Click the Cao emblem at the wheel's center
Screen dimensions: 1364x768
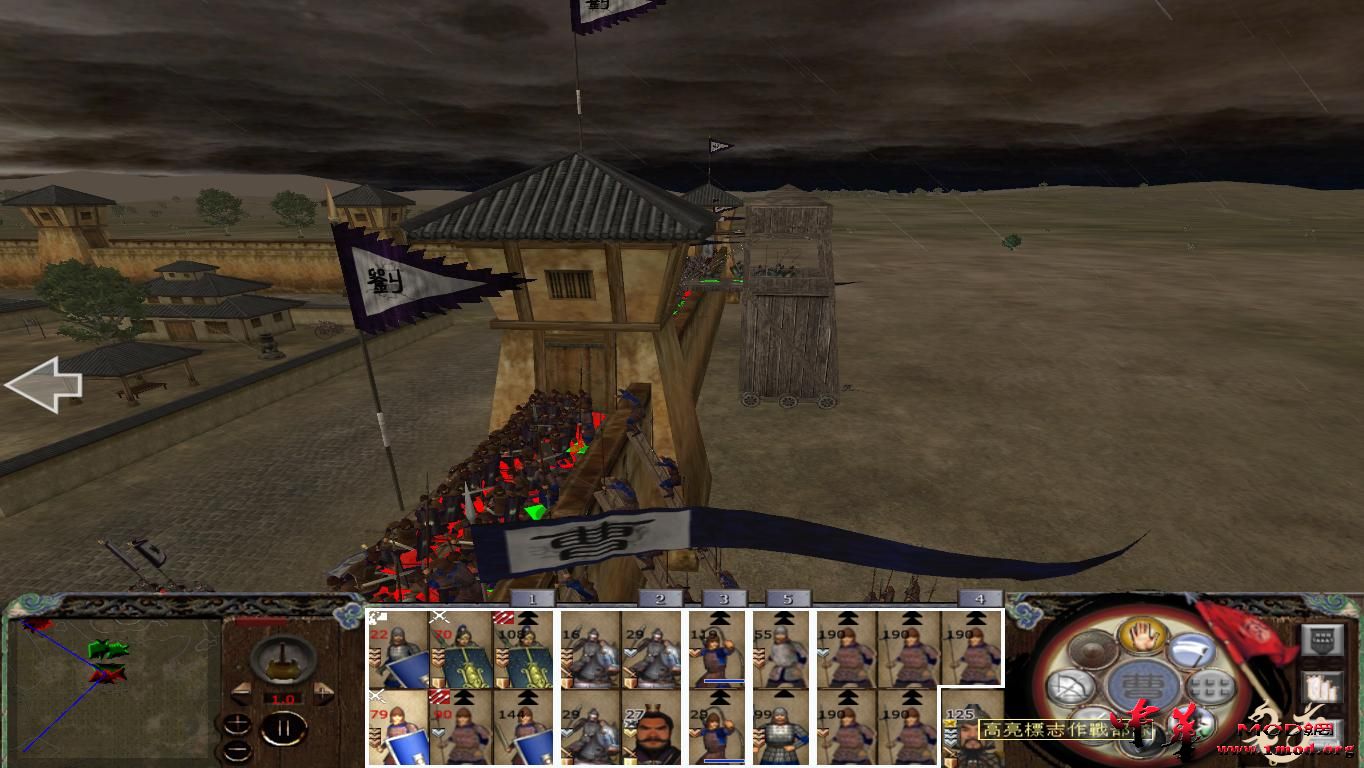(x=1143, y=686)
